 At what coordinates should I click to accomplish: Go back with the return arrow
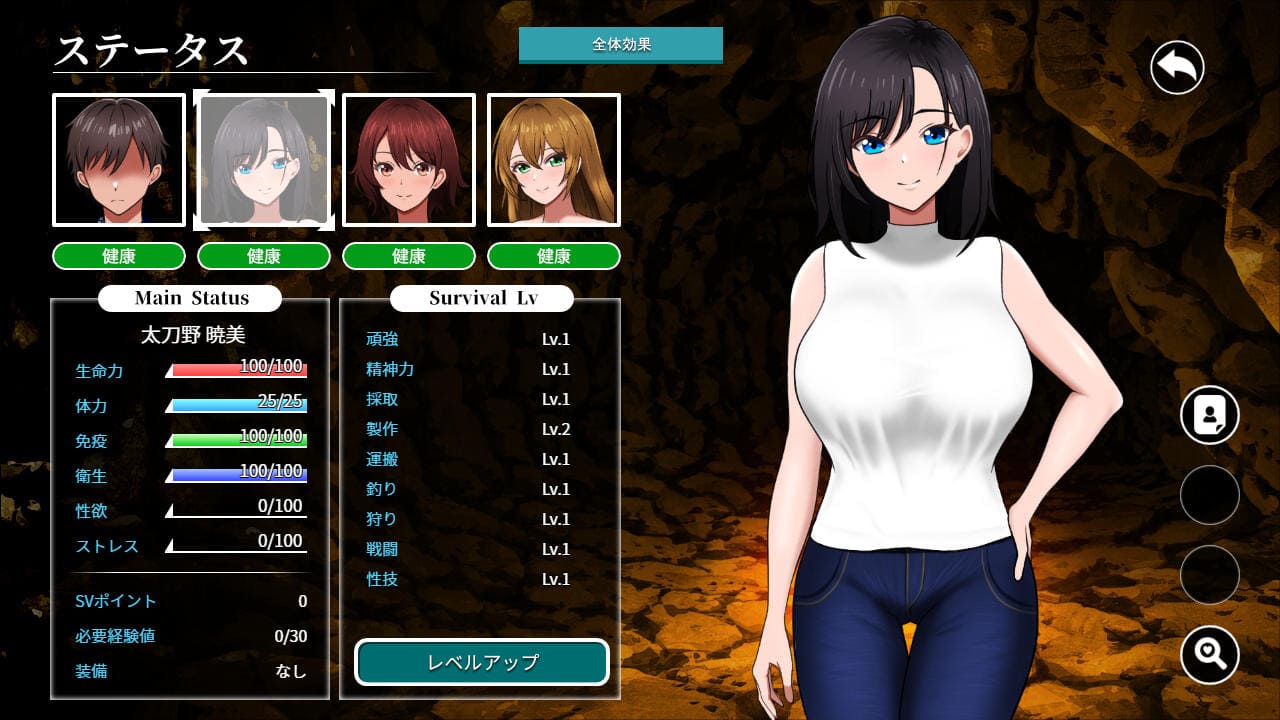(x=1177, y=68)
